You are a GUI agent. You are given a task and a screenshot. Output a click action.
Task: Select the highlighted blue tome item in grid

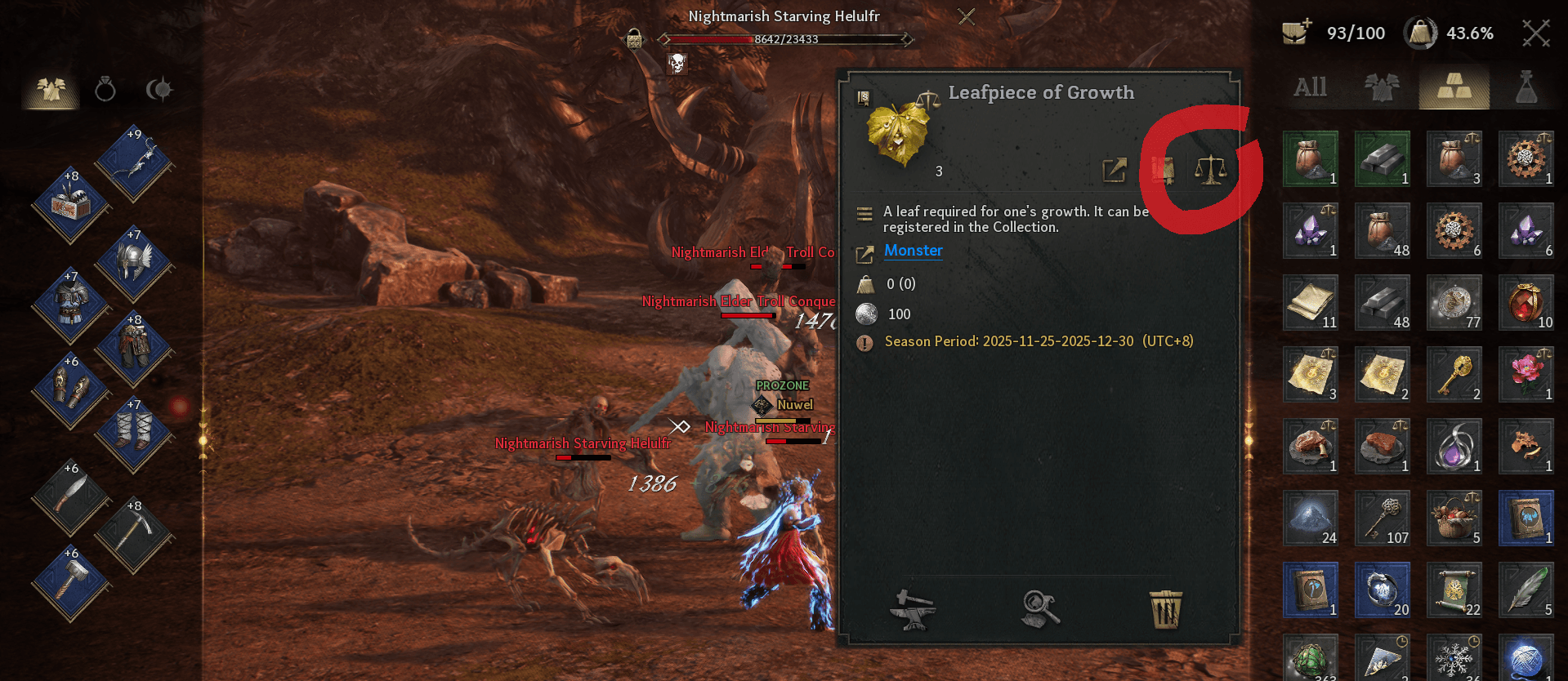point(1526,518)
